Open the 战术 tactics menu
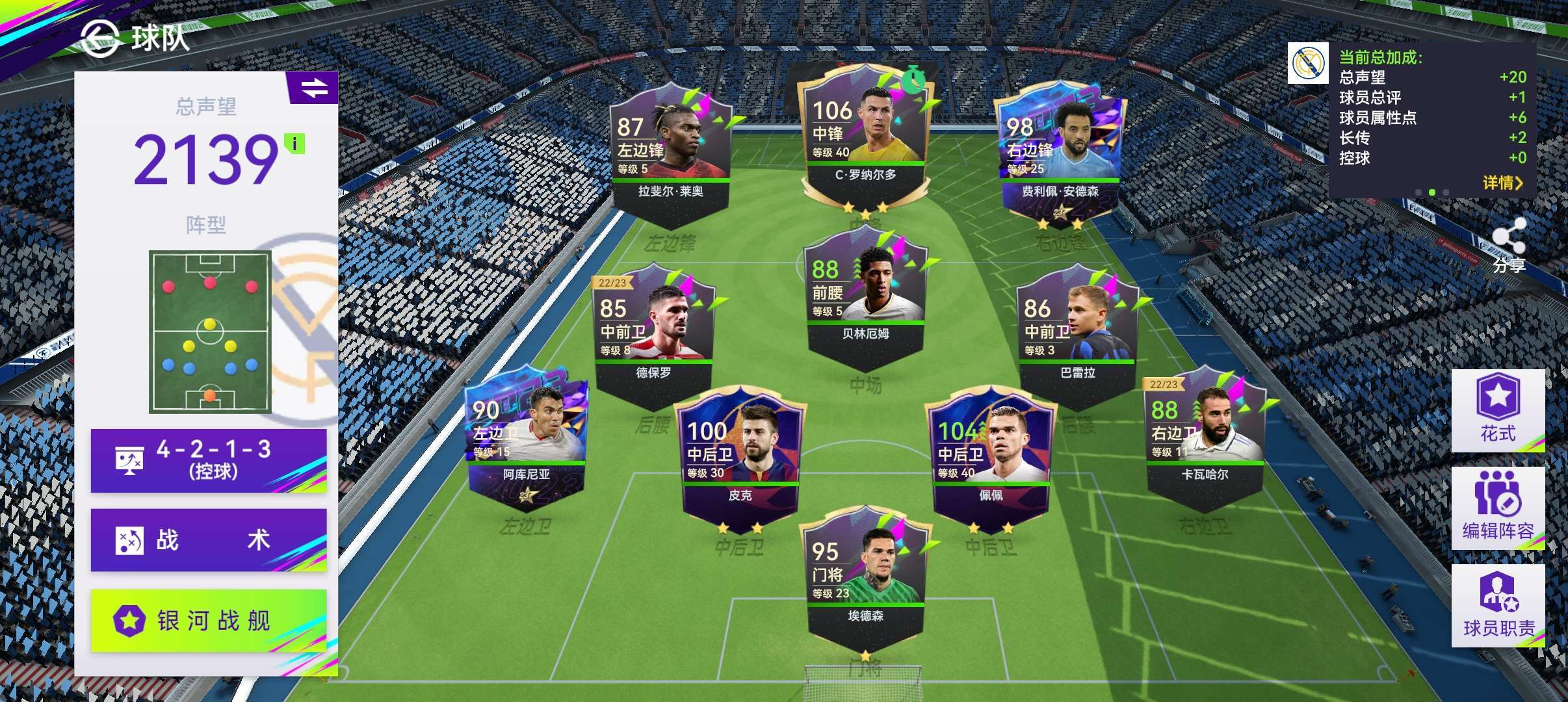The height and width of the screenshot is (702, 1568). (x=208, y=540)
